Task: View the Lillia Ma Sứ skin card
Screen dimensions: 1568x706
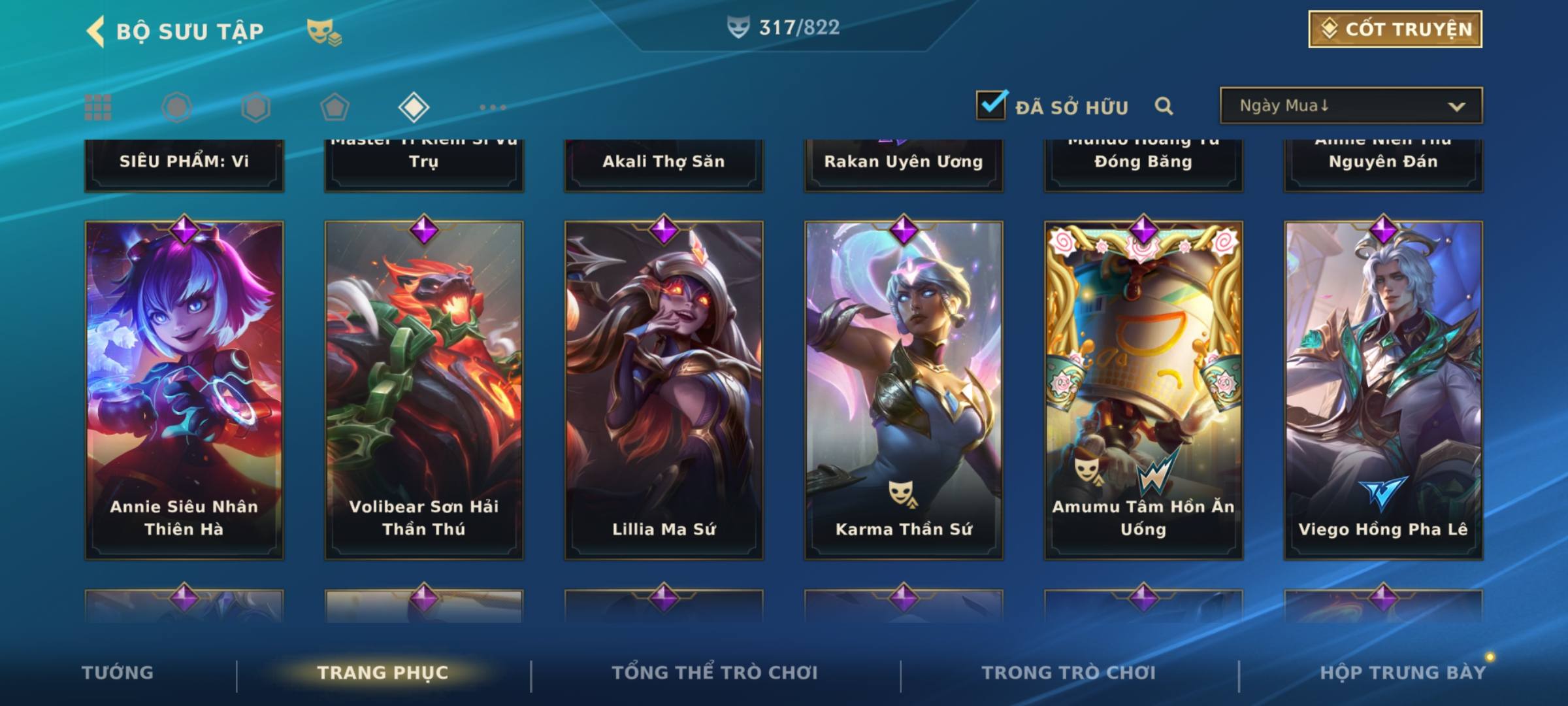Action: (x=664, y=390)
